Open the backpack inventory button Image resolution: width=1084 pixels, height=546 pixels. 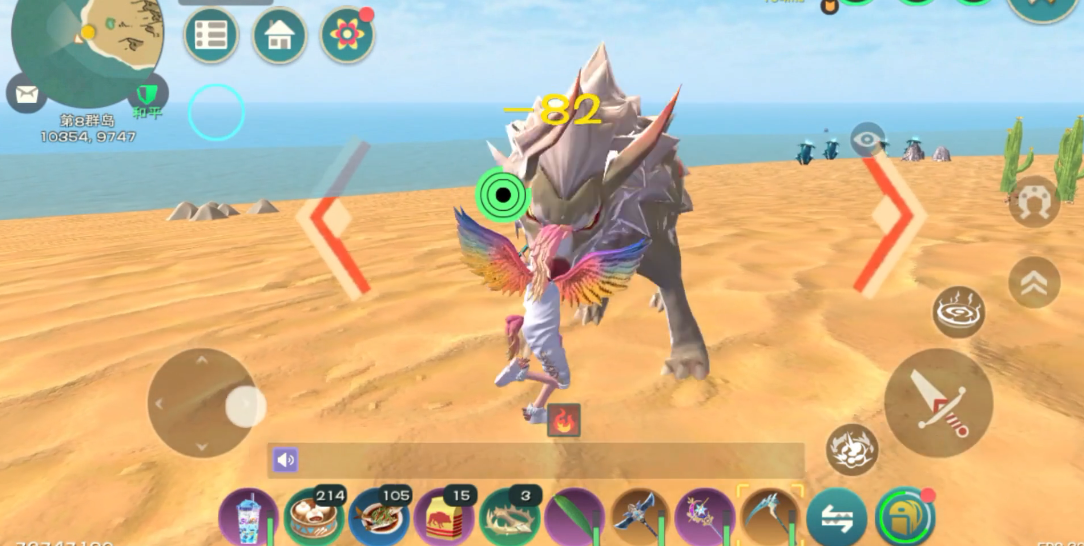click(904, 517)
